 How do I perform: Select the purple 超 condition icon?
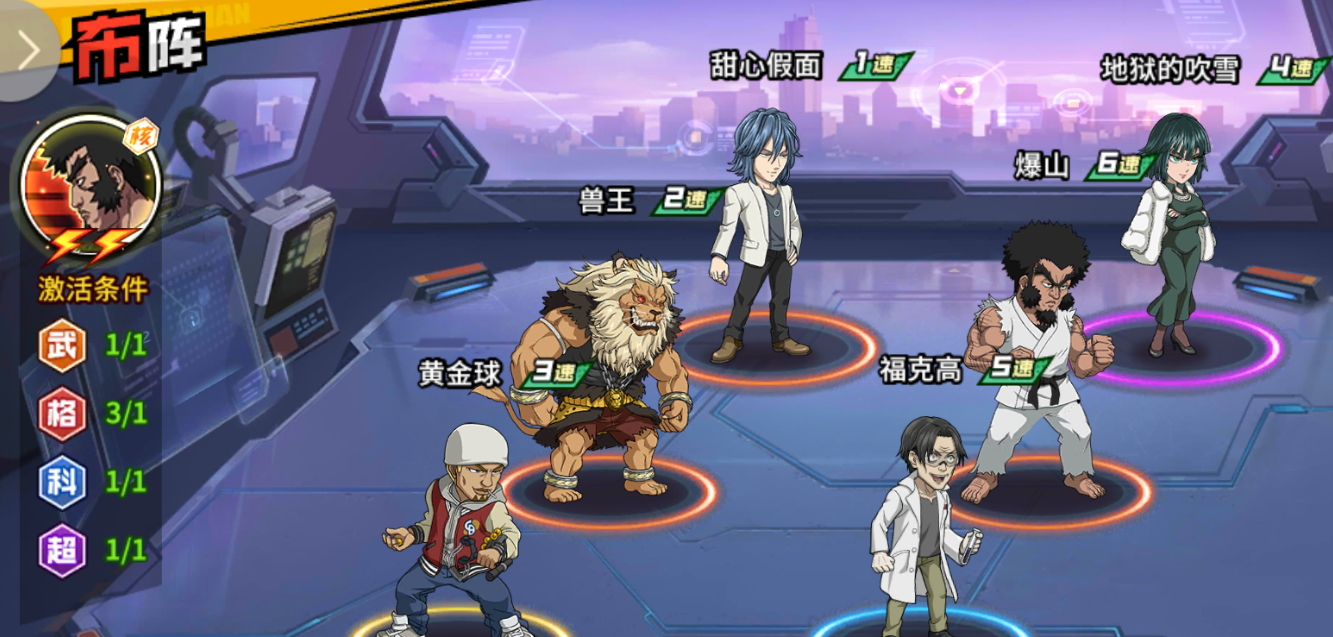[62, 550]
